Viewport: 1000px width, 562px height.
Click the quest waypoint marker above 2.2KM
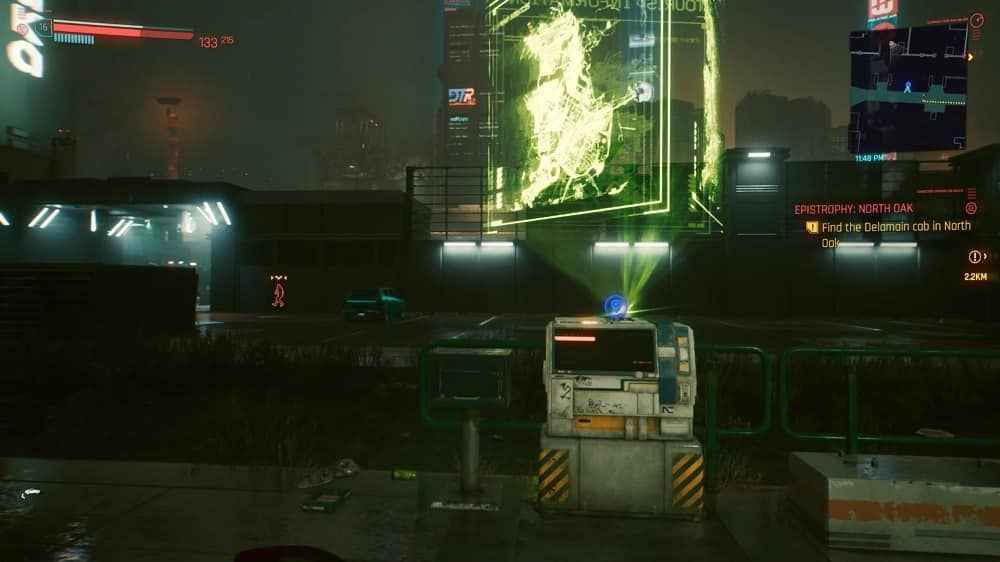(x=977, y=257)
